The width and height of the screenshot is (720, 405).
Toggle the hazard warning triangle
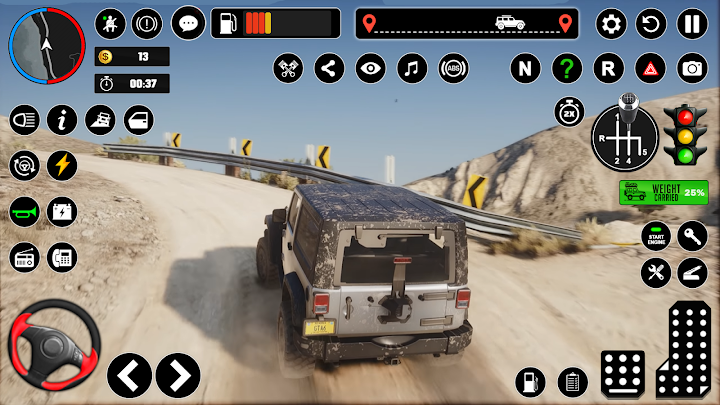coord(649,68)
